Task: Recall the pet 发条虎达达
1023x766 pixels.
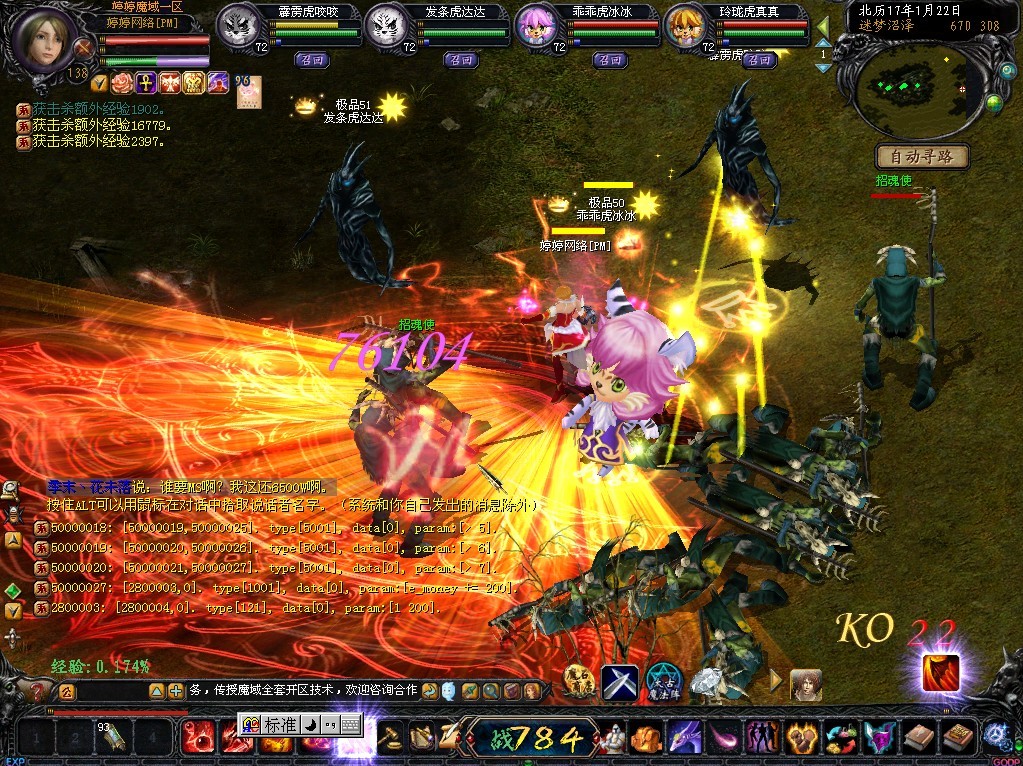Action: point(461,60)
